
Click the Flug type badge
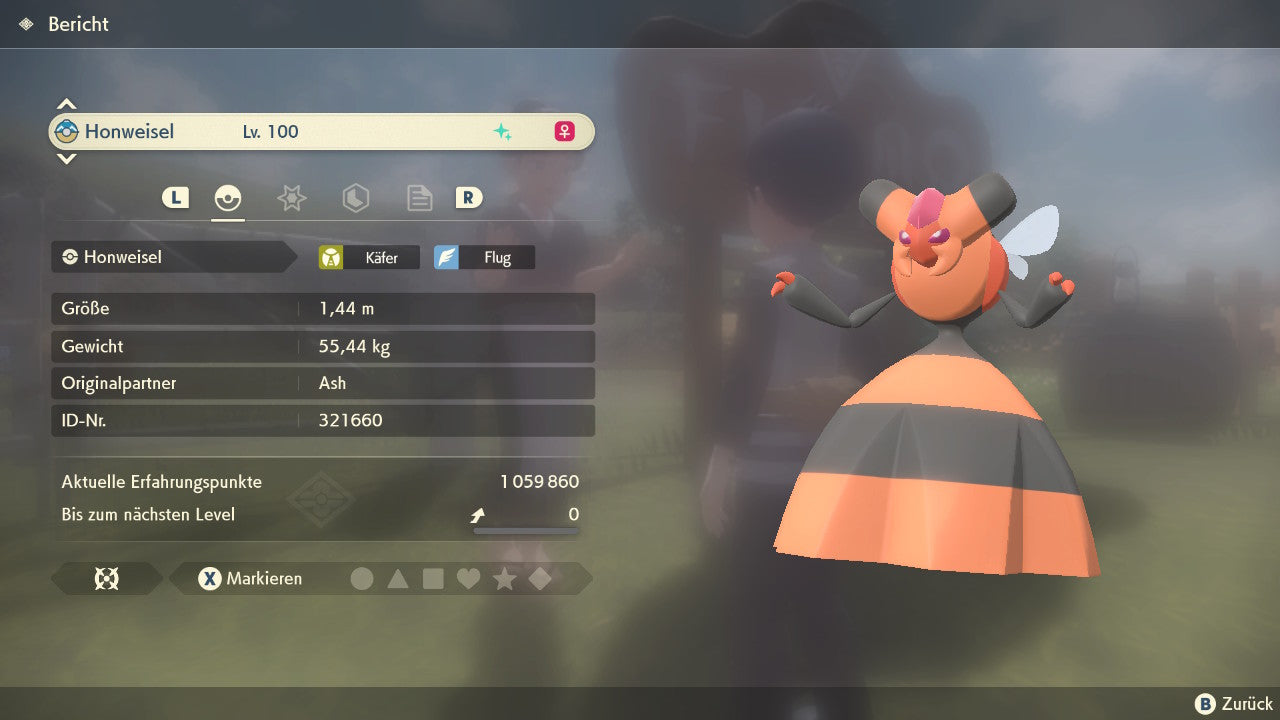point(485,257)
